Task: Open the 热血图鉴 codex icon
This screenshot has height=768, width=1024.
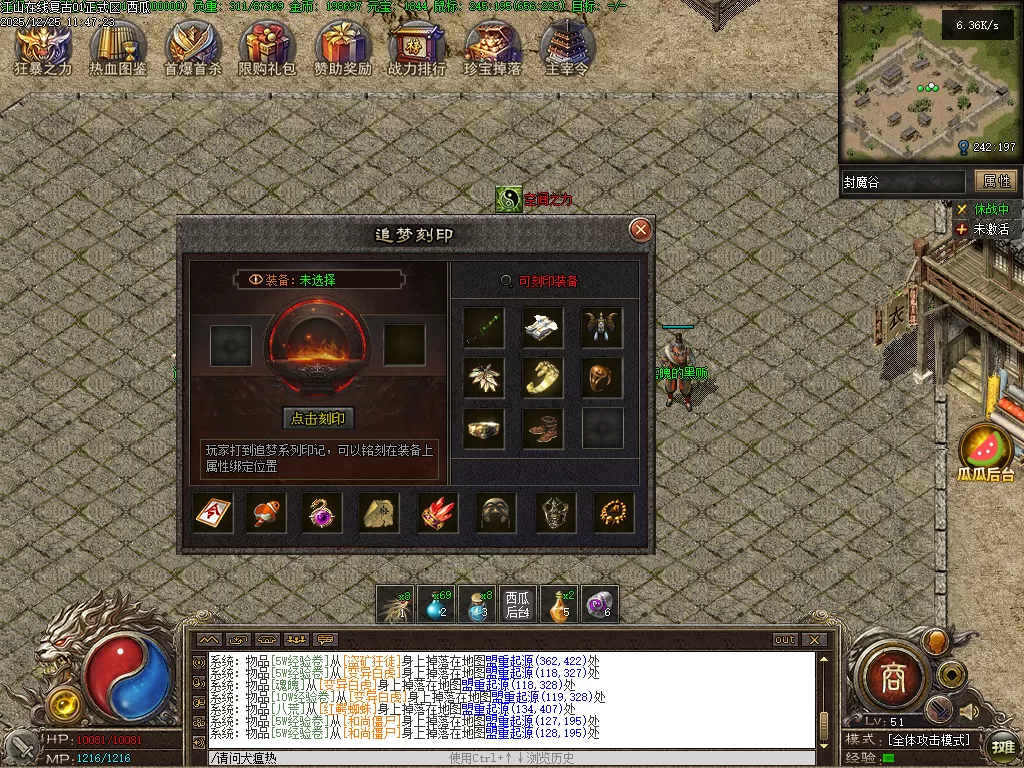Action: (x=118, y=45)
